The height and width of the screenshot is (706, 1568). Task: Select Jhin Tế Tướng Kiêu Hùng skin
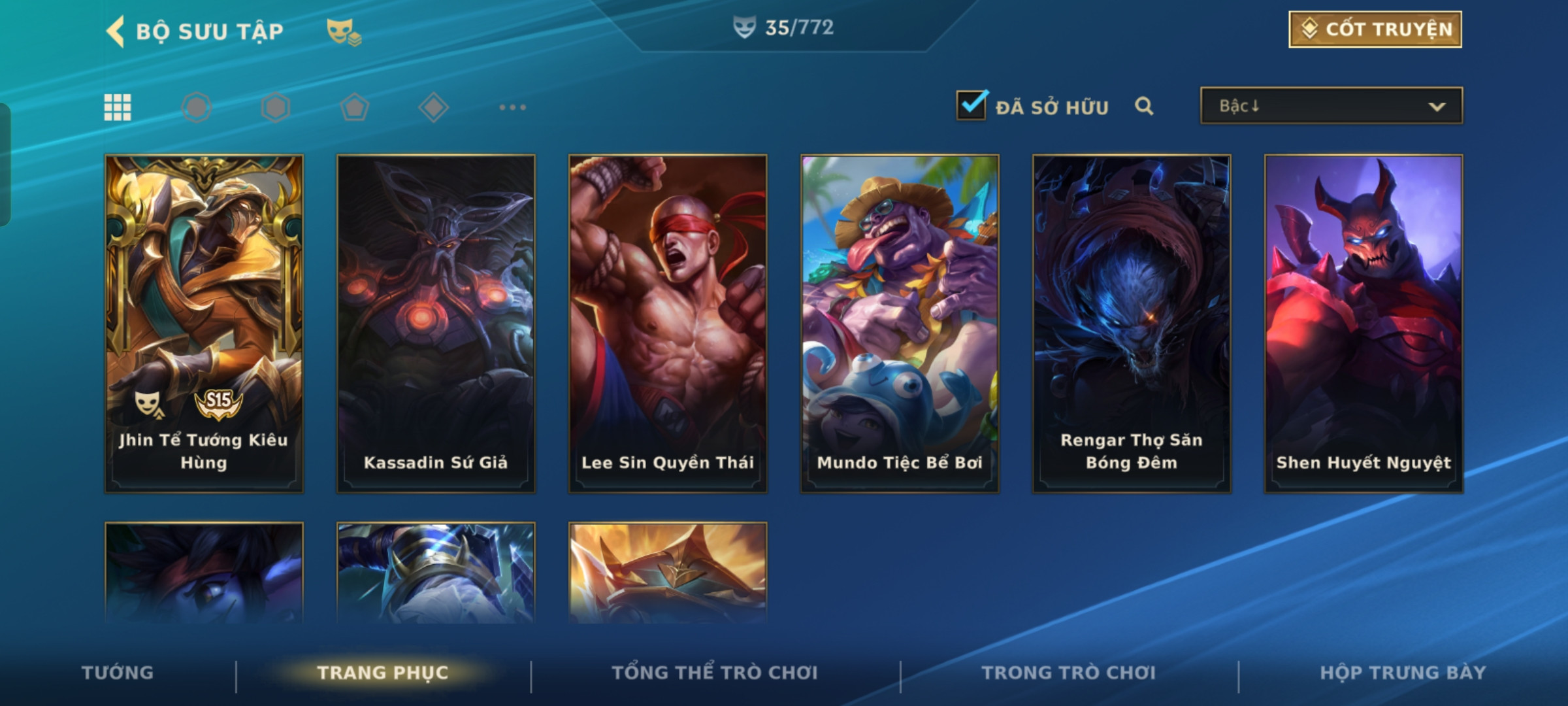click(204, 324)
